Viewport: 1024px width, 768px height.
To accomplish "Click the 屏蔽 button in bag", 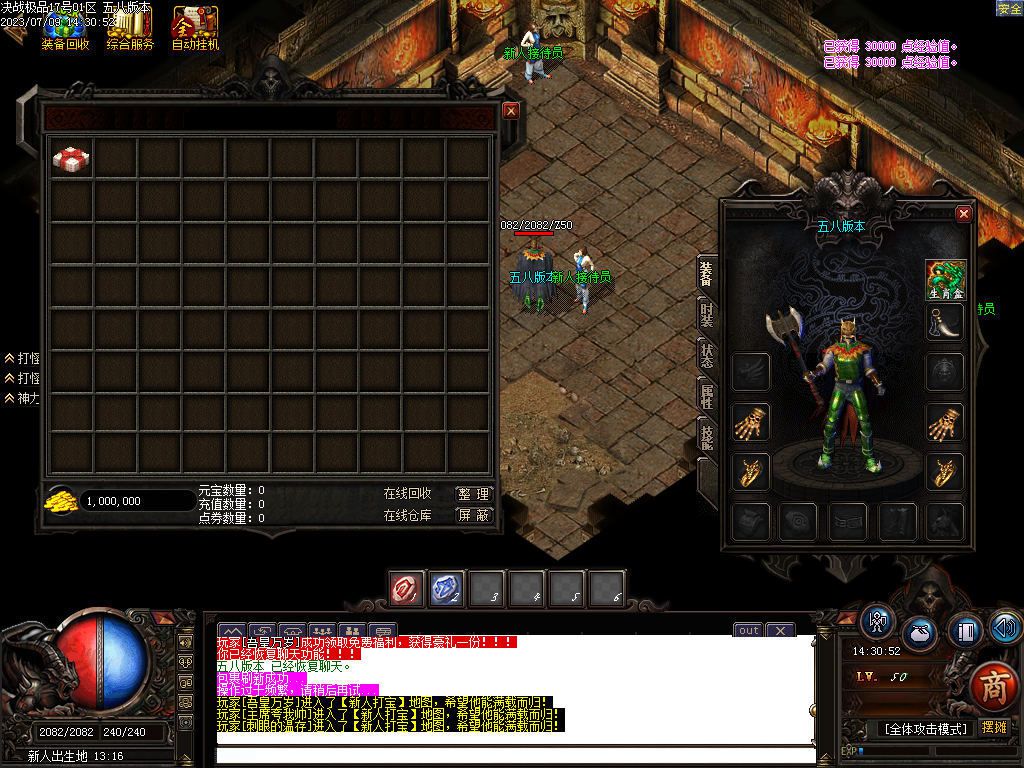I will coord(474,515).
